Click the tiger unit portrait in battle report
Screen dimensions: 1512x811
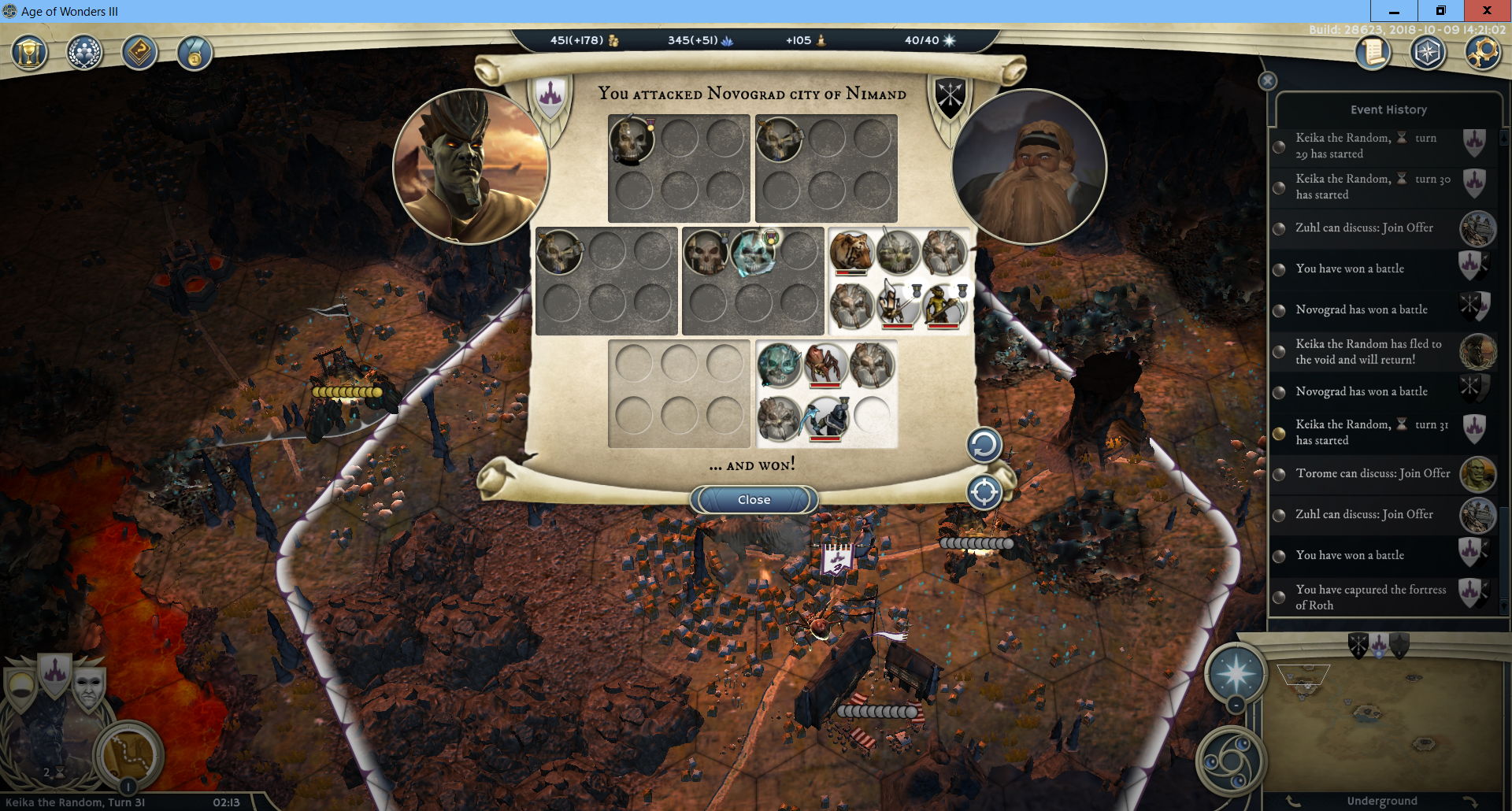pos(851,251)
